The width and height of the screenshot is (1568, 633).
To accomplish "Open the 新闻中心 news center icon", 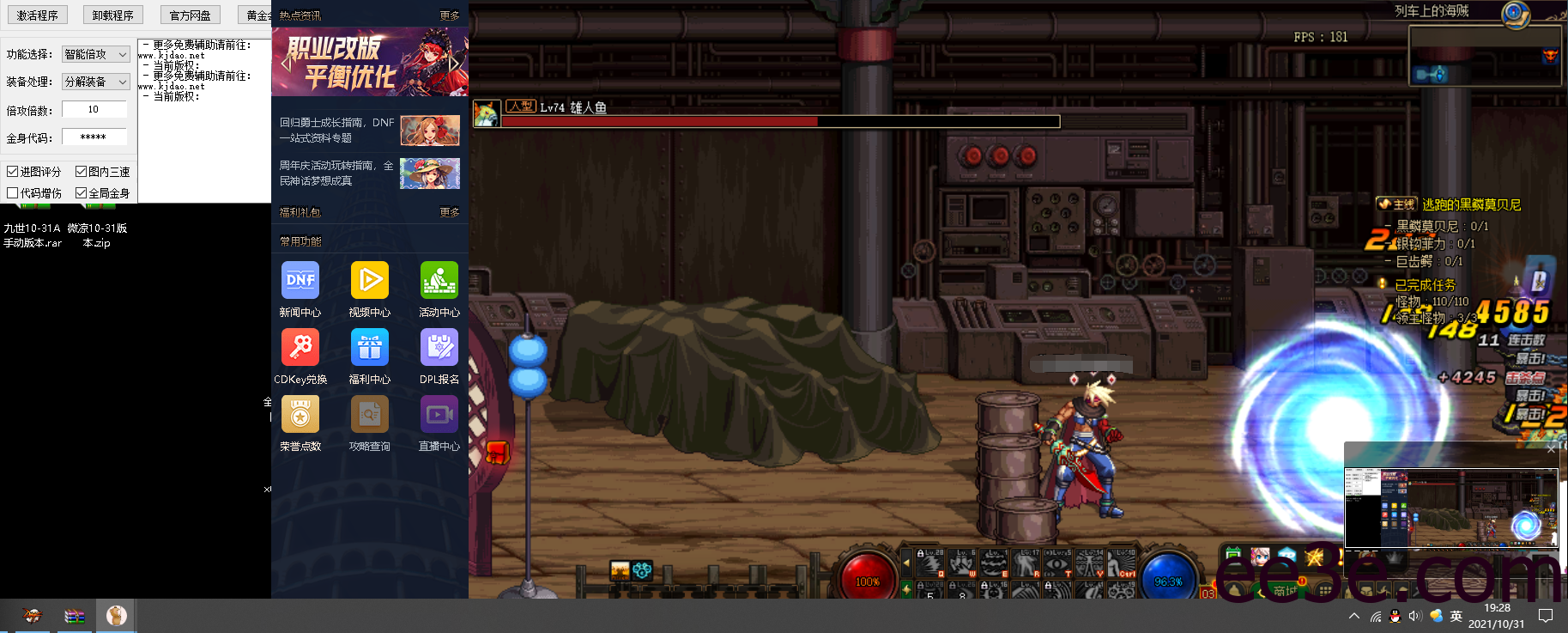I will pos(300,281).
